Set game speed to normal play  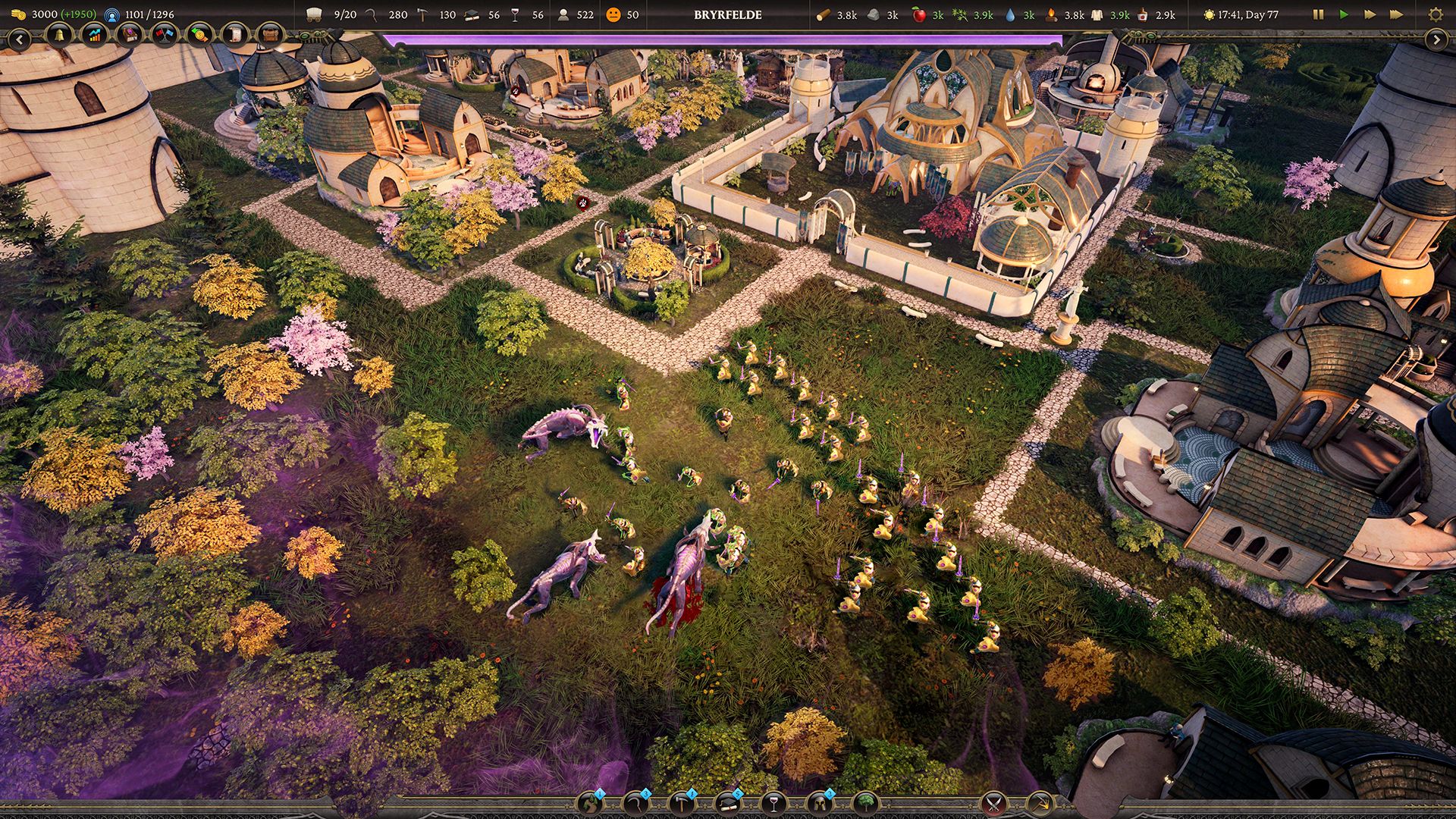click(1344, 14)
